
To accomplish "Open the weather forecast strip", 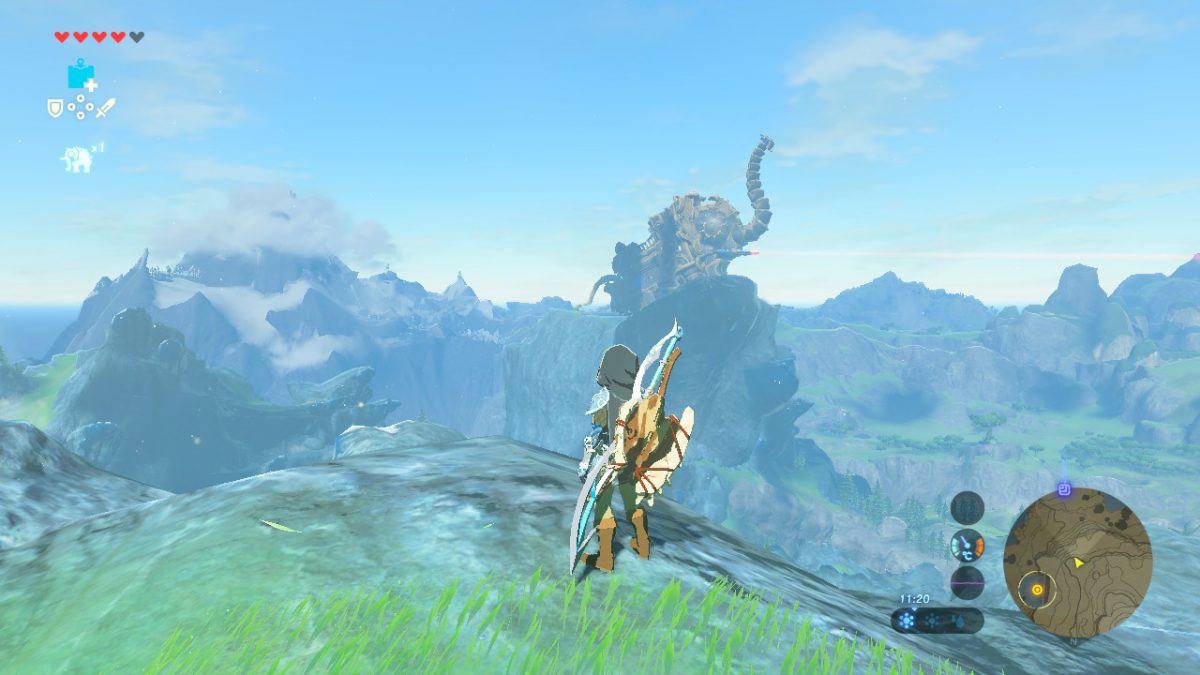I will click(x=936, y=620).
